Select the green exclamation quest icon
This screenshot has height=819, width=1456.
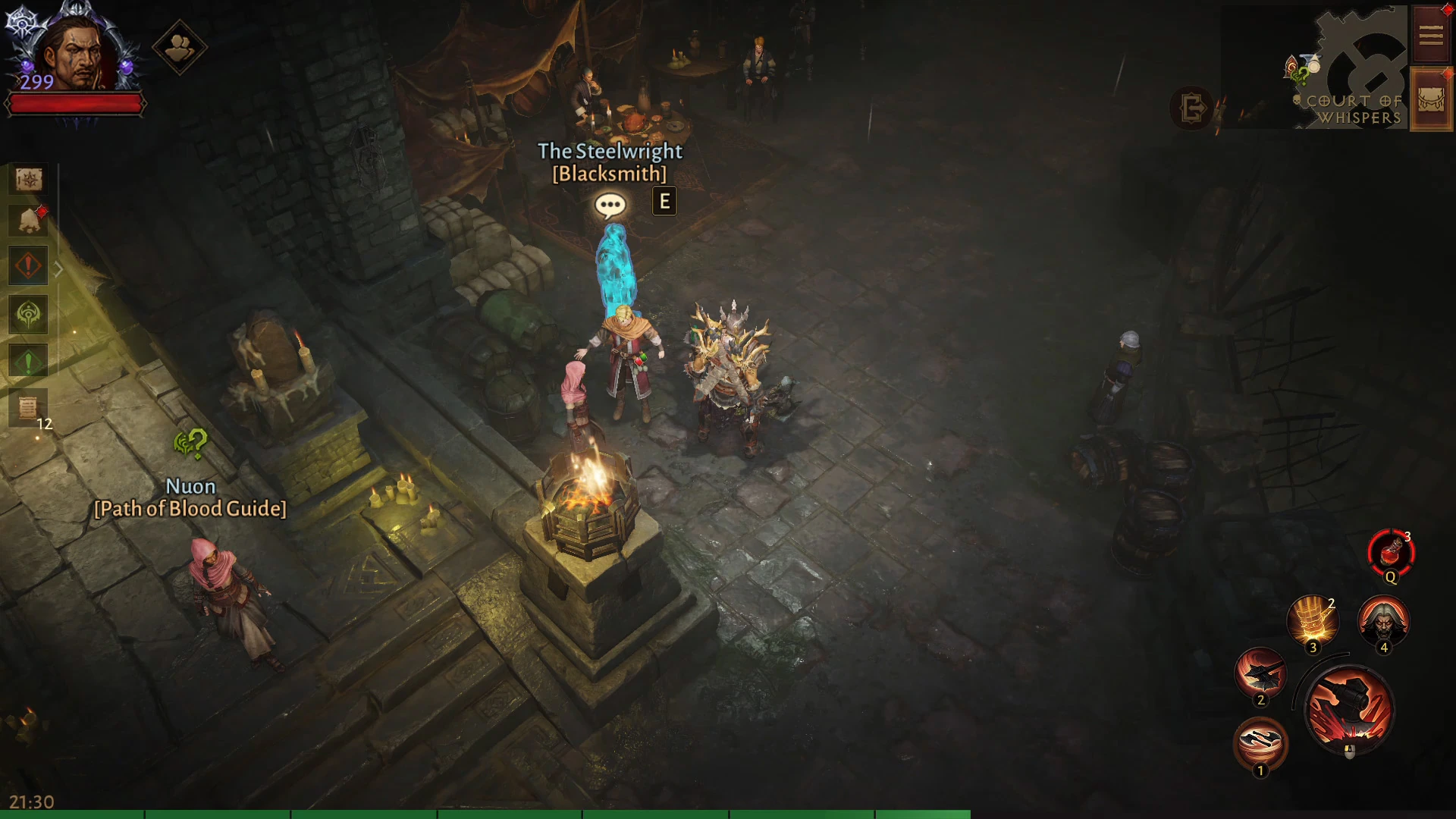(x=29, y=362)
